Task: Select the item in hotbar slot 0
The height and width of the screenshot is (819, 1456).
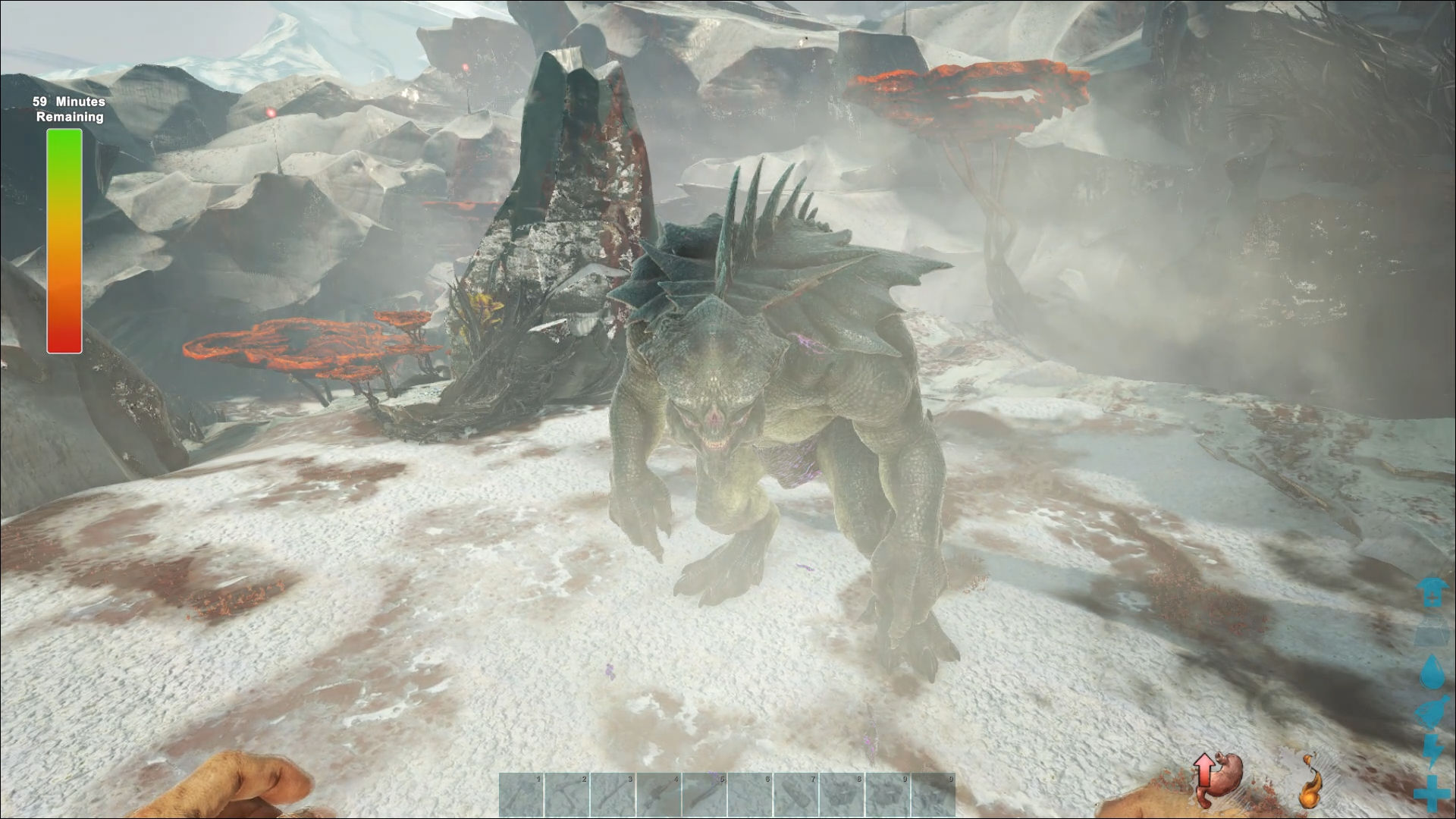Action: (933, 795)
